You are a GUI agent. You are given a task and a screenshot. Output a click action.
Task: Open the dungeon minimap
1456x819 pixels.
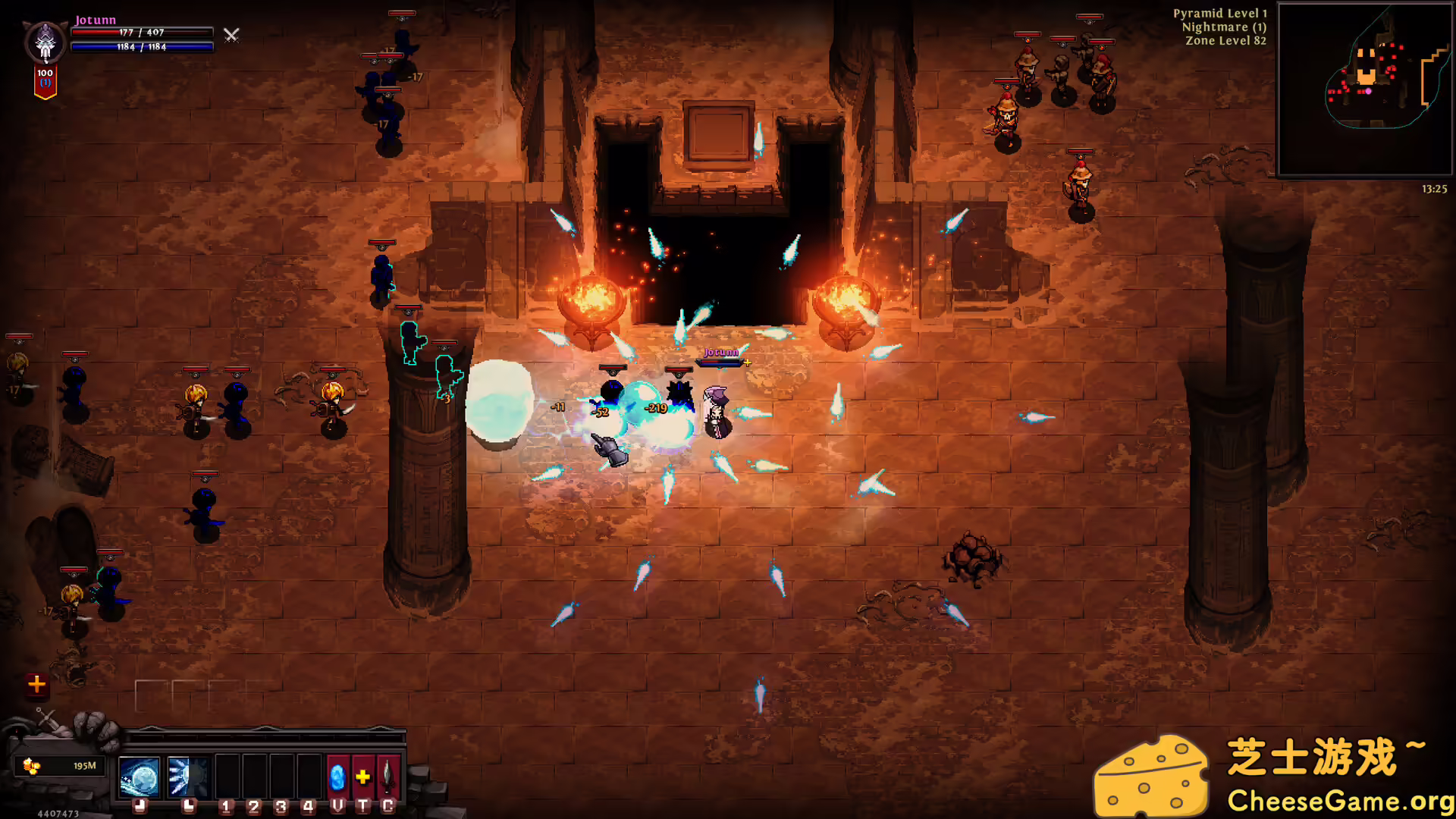click(x=1364, y=89)
